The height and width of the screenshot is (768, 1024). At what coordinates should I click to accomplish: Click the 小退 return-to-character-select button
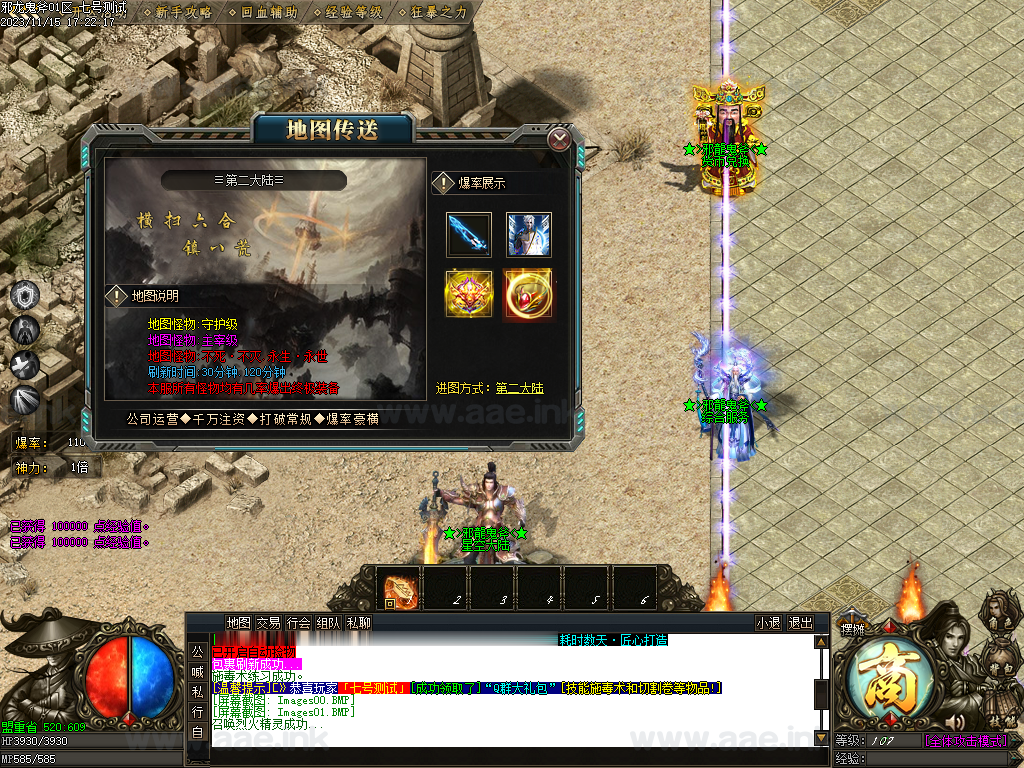768,622
